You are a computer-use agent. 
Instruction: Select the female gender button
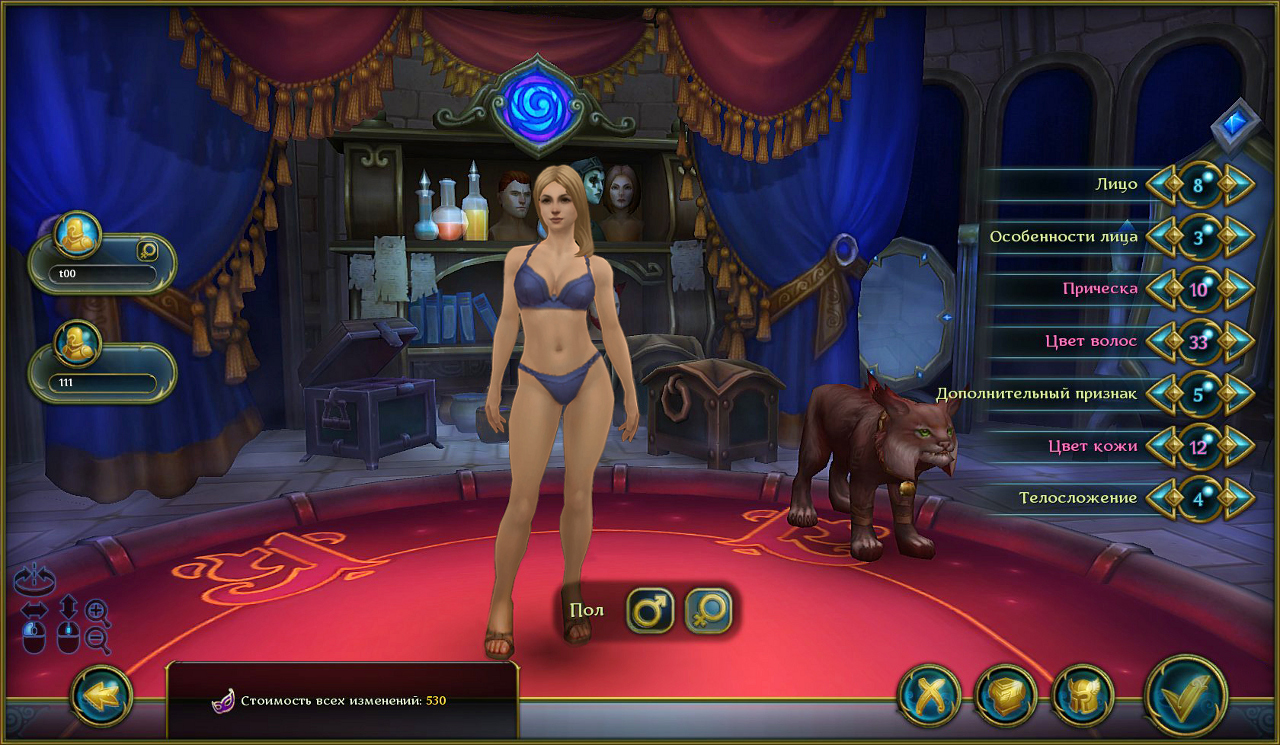click(x=708, y=610)
